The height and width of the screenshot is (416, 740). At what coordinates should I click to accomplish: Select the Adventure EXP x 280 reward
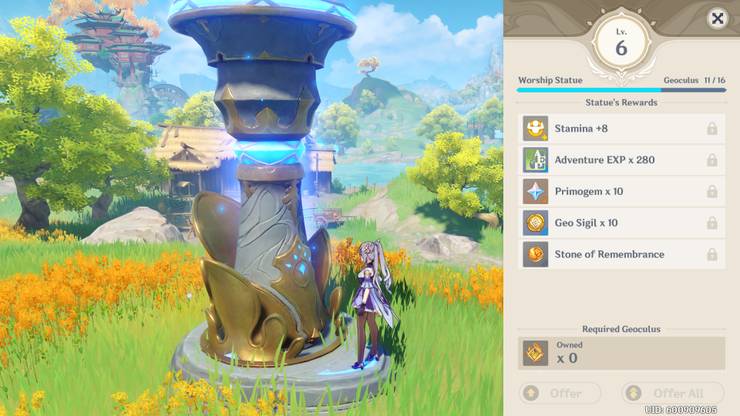pos(622,160)
